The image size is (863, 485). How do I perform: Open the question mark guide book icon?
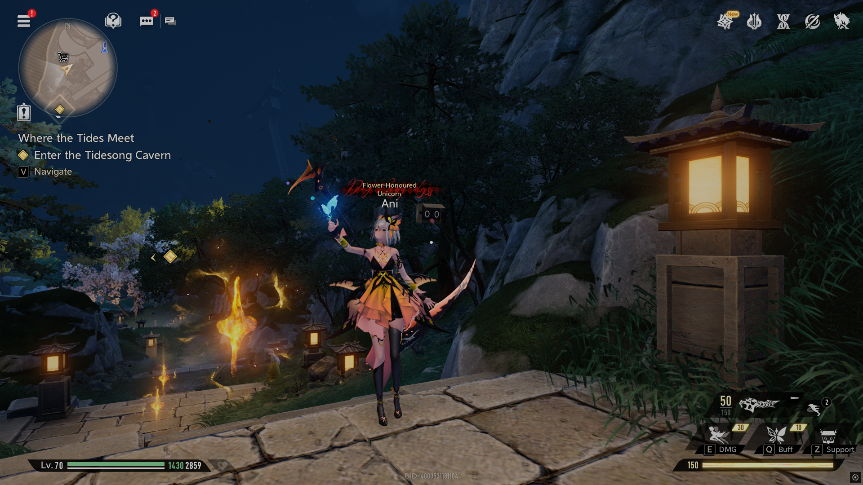113,21
